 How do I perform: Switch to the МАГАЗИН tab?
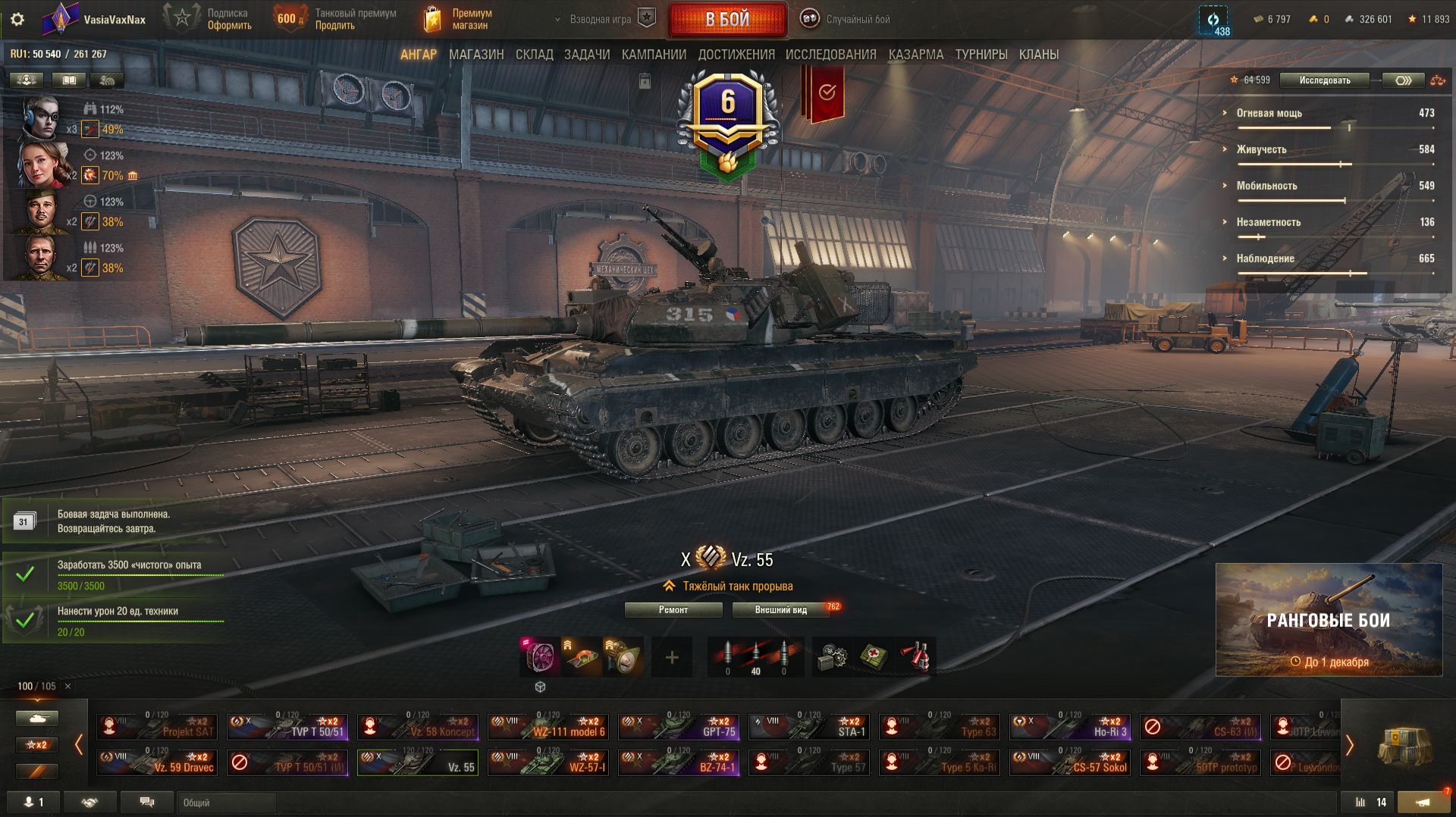click(476, 55)
